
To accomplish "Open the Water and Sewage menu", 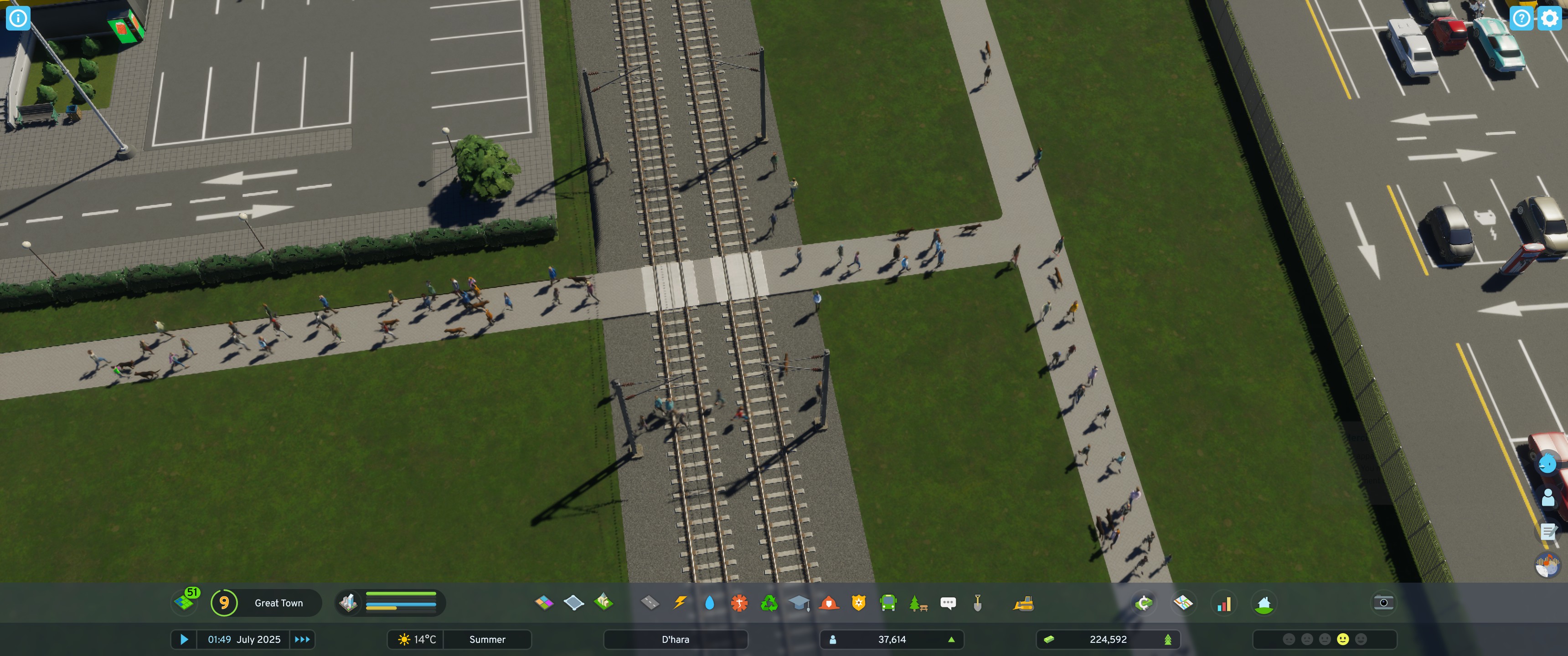I will 709,603.
